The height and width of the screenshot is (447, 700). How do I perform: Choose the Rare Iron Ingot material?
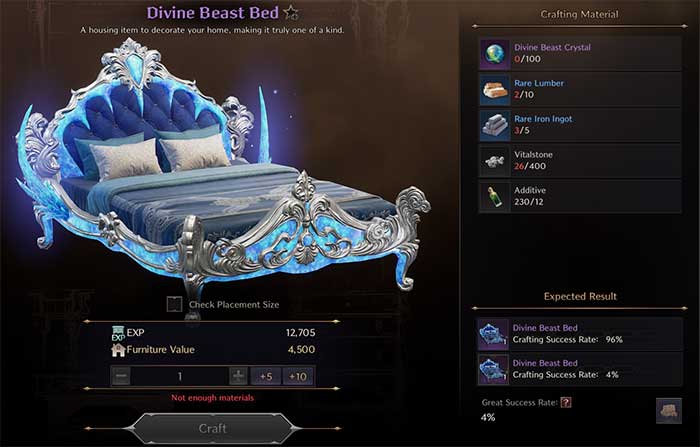click(496, 125)
